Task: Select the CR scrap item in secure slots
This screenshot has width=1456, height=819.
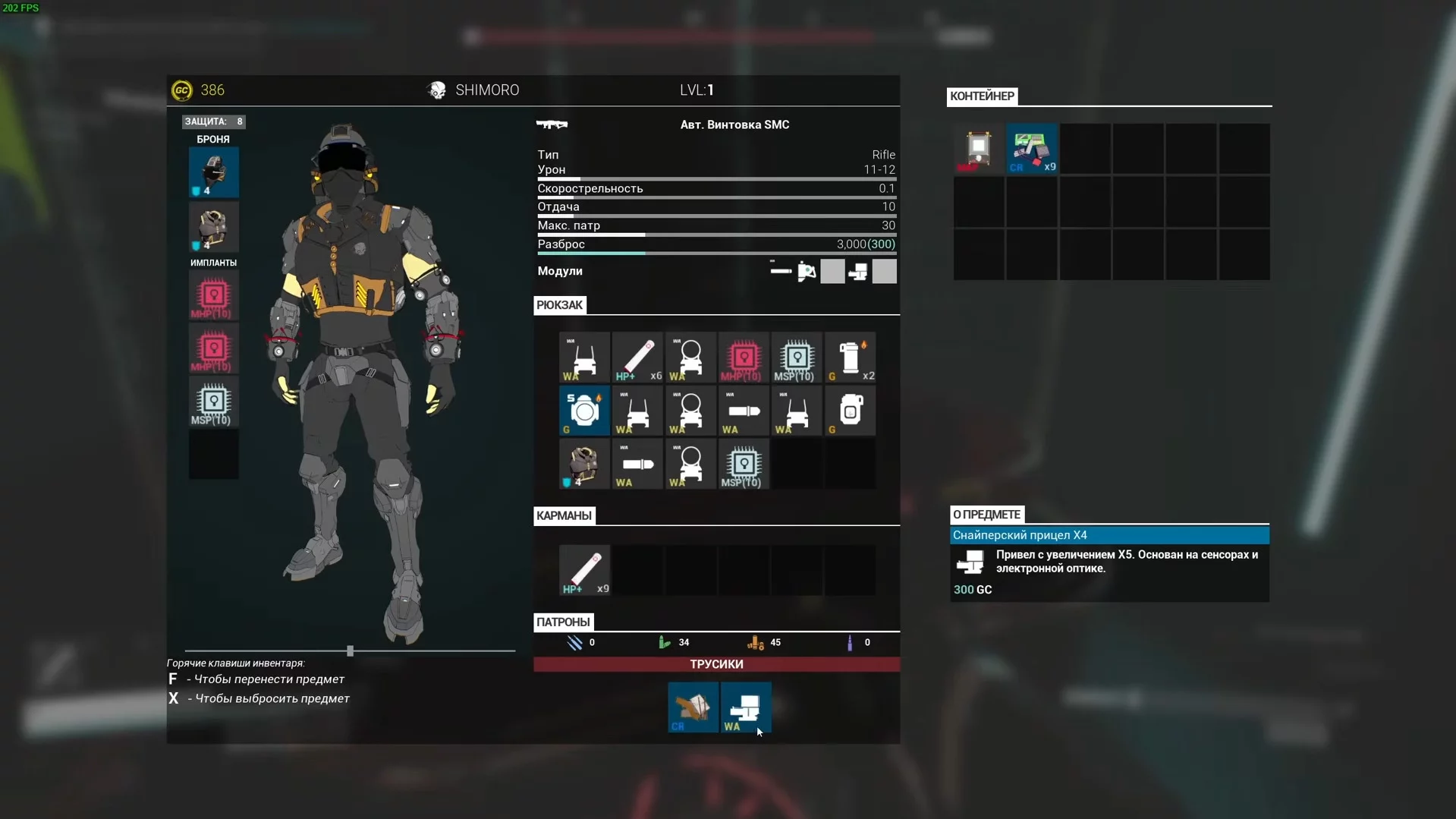Action: pyautogui.click(x=693, y=707)
